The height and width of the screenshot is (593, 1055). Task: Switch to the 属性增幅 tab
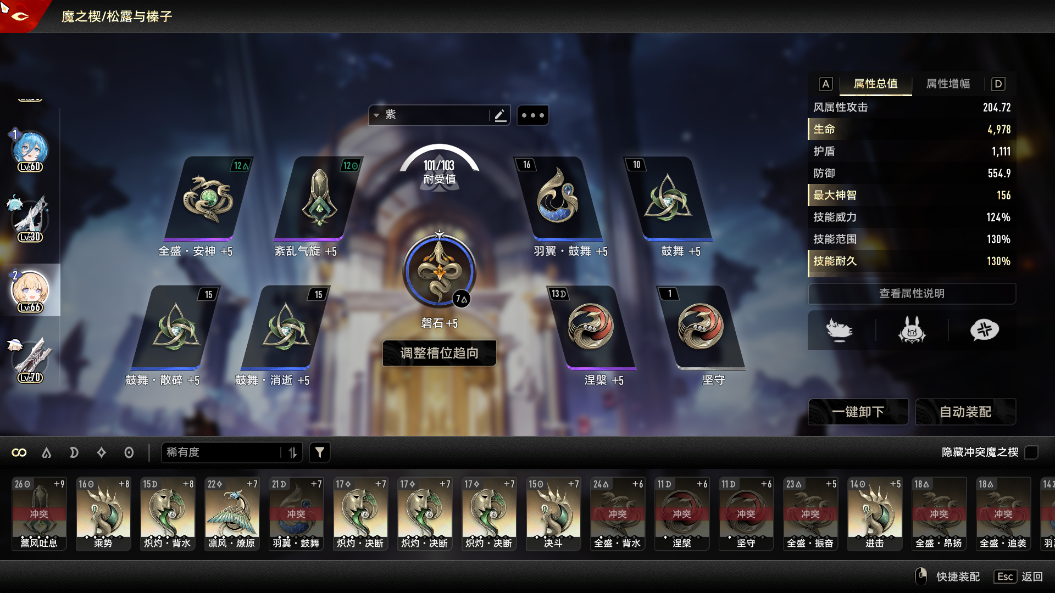point(947,84)
